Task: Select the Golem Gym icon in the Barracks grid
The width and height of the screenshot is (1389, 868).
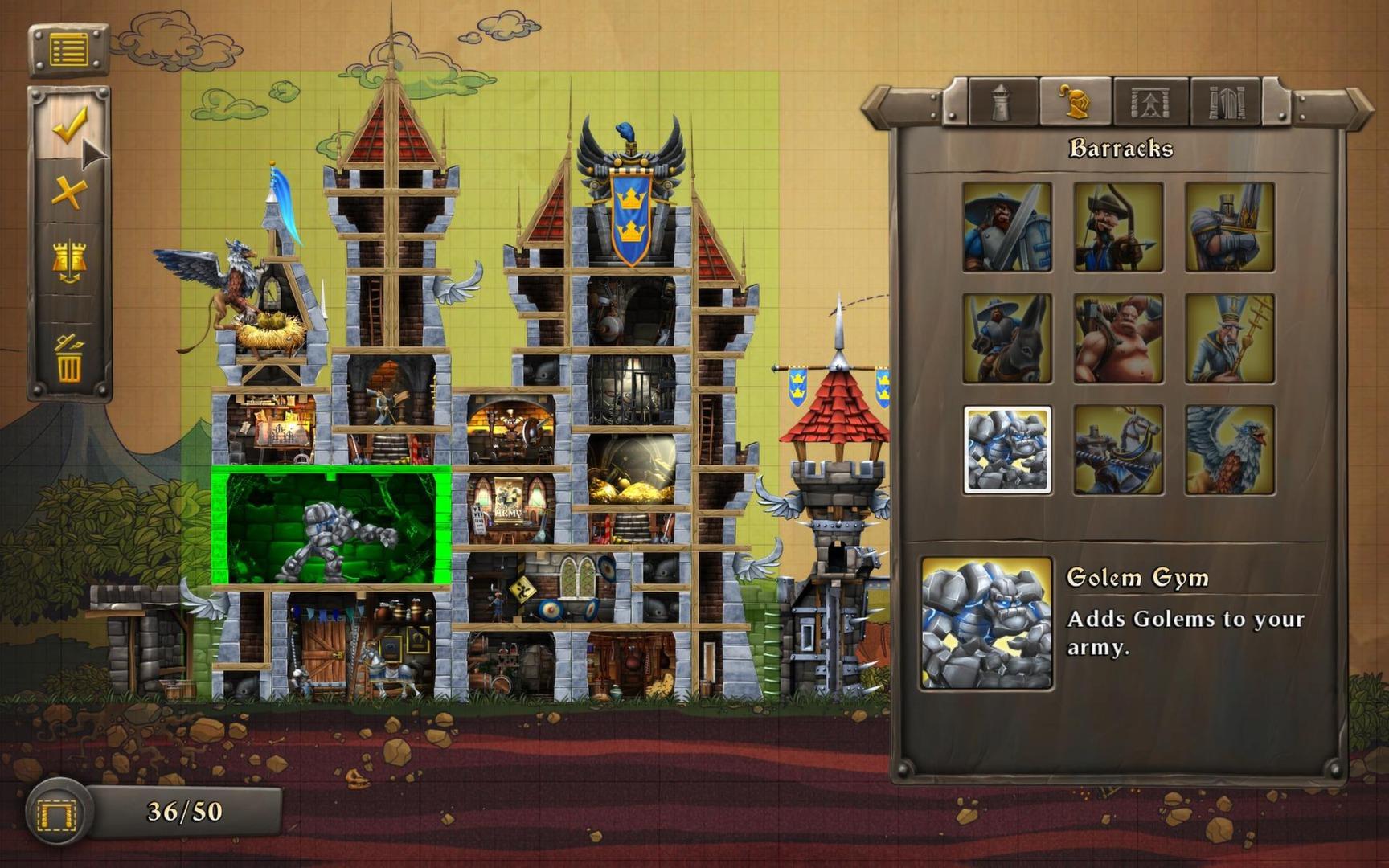Action: tap(1006, 447)
